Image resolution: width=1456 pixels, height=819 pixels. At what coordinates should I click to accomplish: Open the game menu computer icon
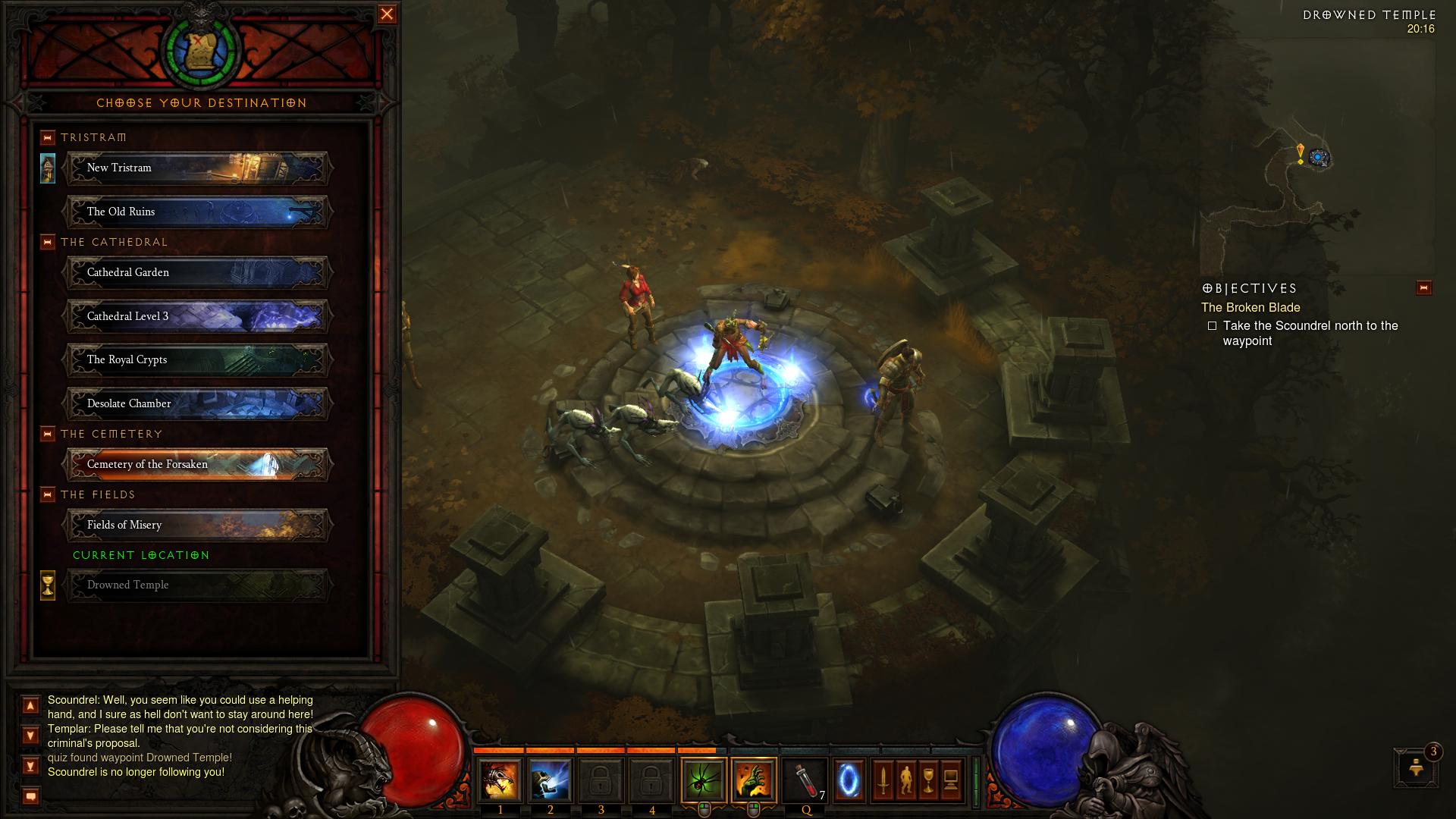tap(951, 780)
